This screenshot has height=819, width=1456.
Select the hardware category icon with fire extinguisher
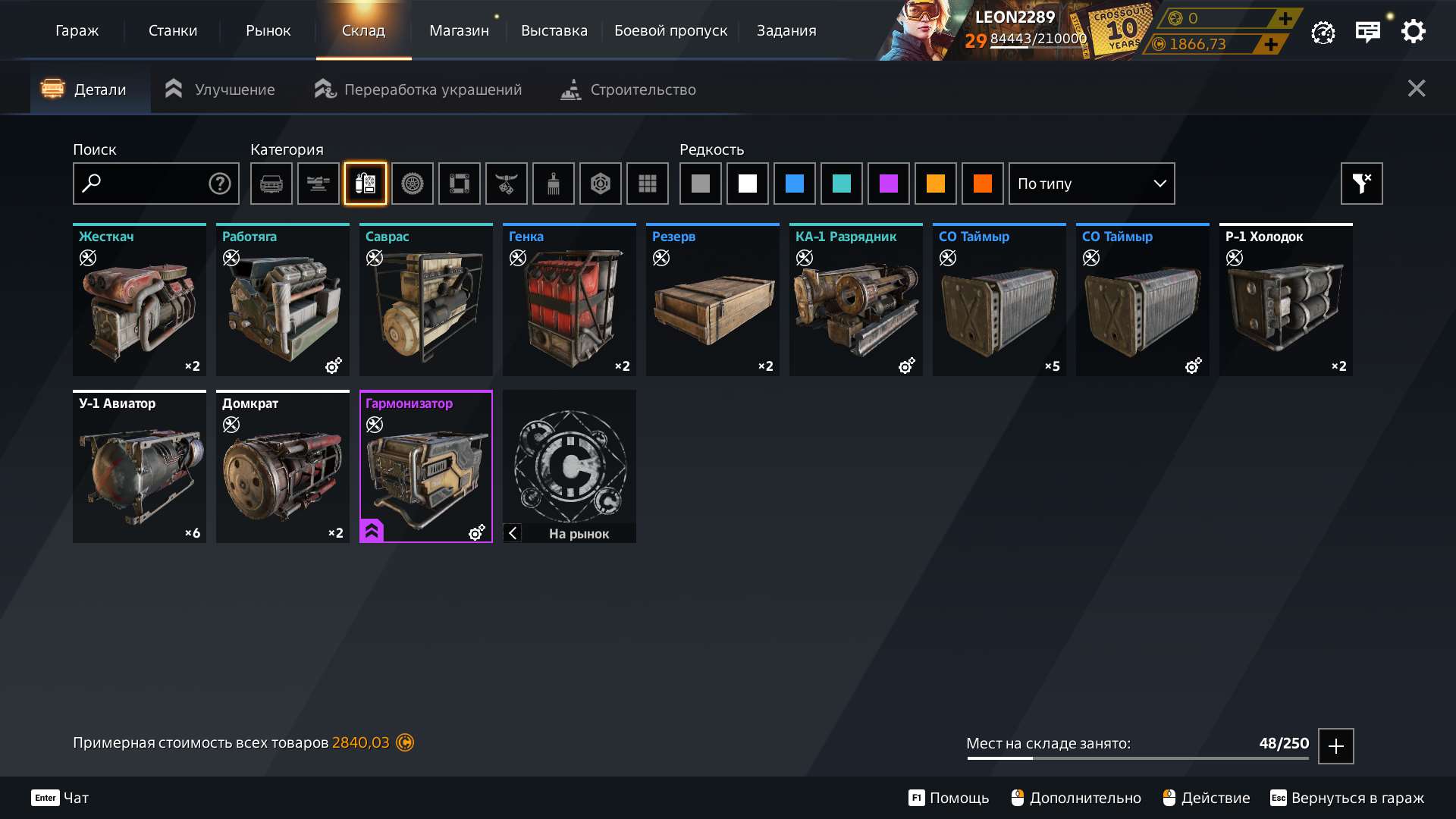click(x=365, y=184)
